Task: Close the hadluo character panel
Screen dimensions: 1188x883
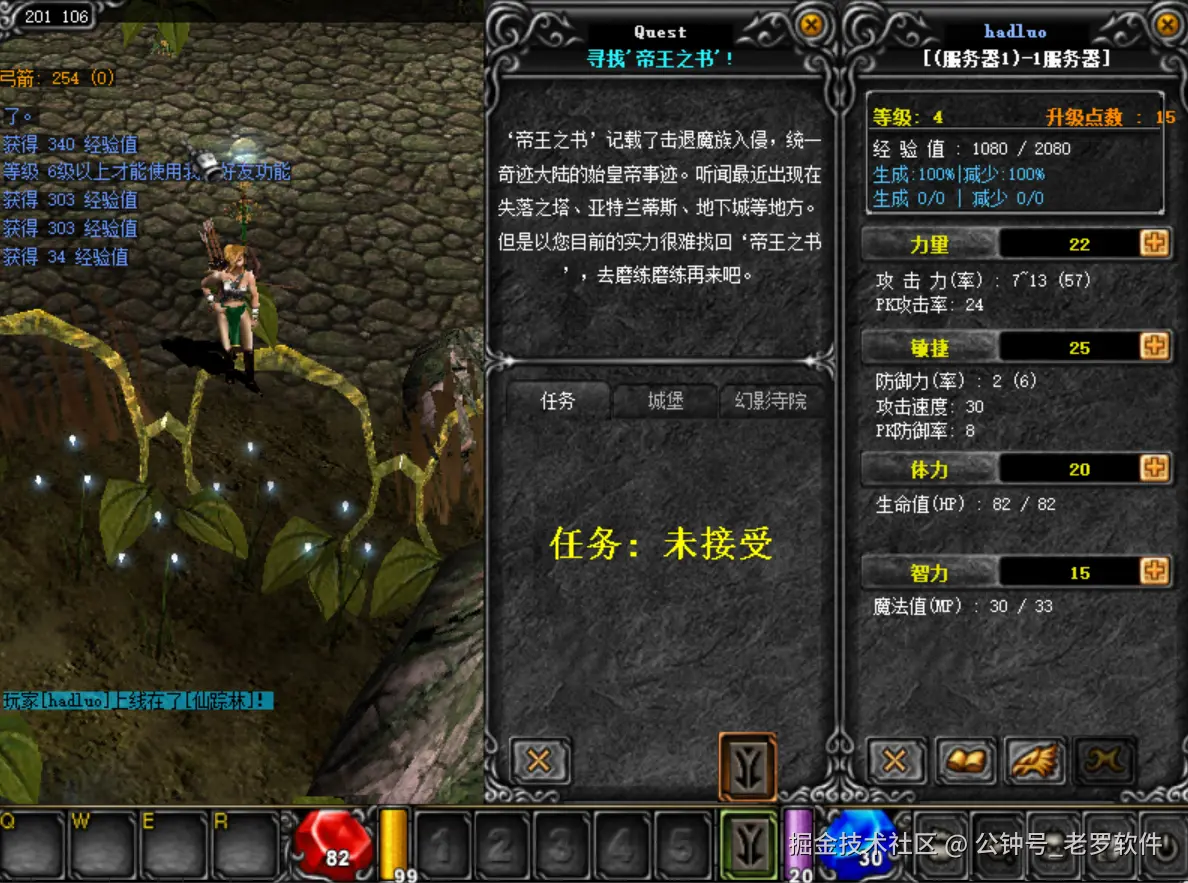Action: [1166, 24]
